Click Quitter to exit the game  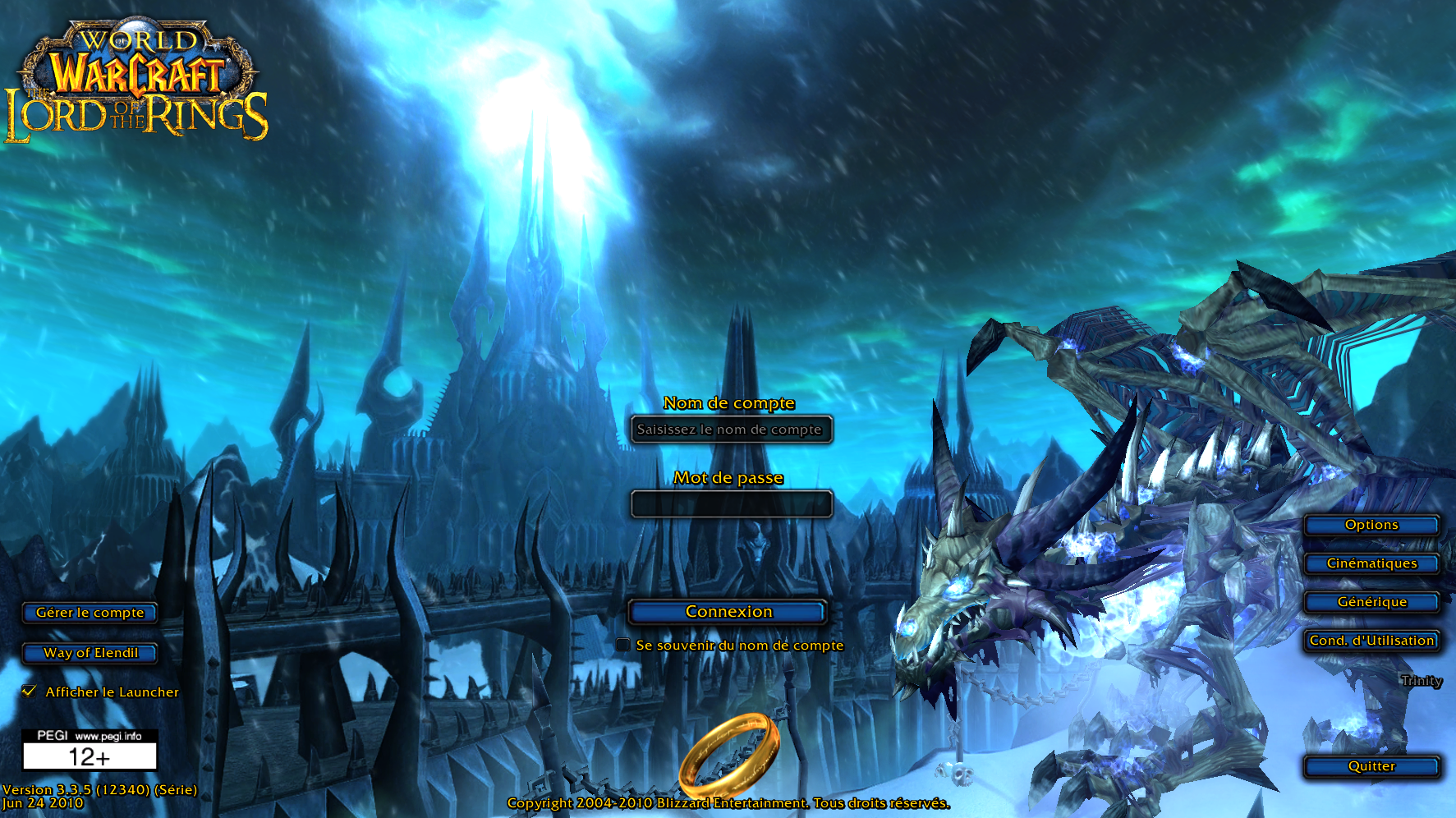1371,766
